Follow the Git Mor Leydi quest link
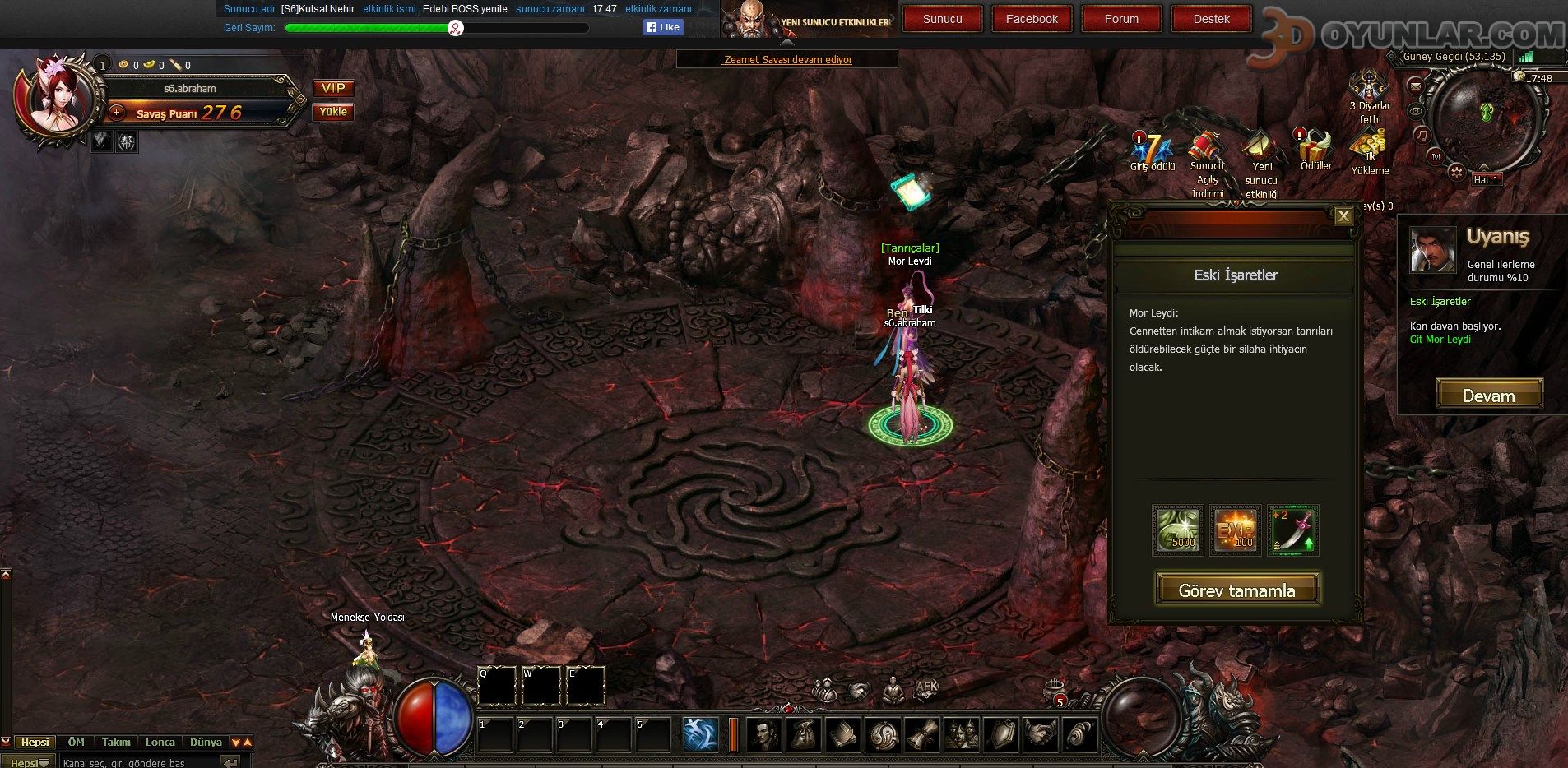This screenshot has height=768, width=1568. [x=1440, y=340]
